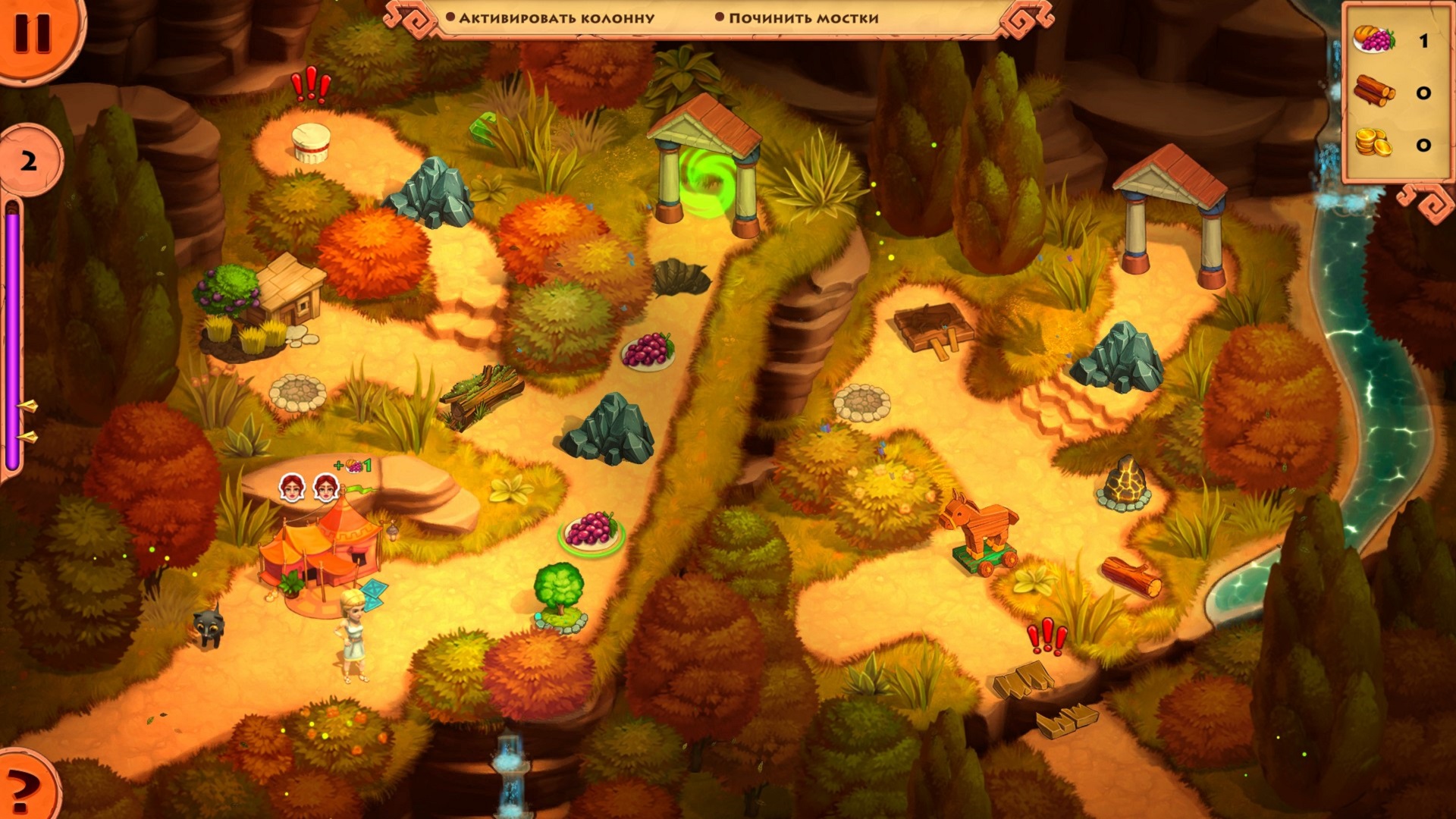1456x819 pixels.
Task: Pause the game with the orange button
Action: click(32, 32)
